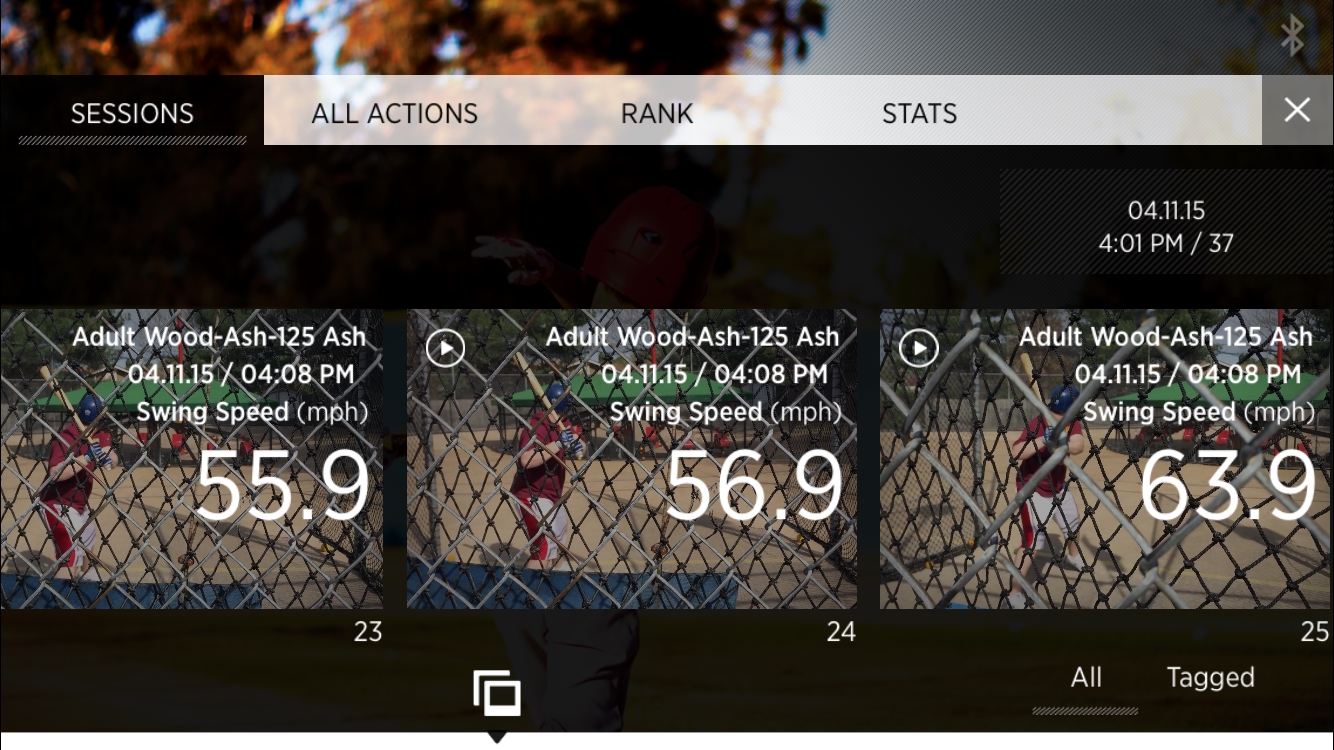1334x750 pixels.
Task: Play the video for swing 24
Action: click(445, 348)
